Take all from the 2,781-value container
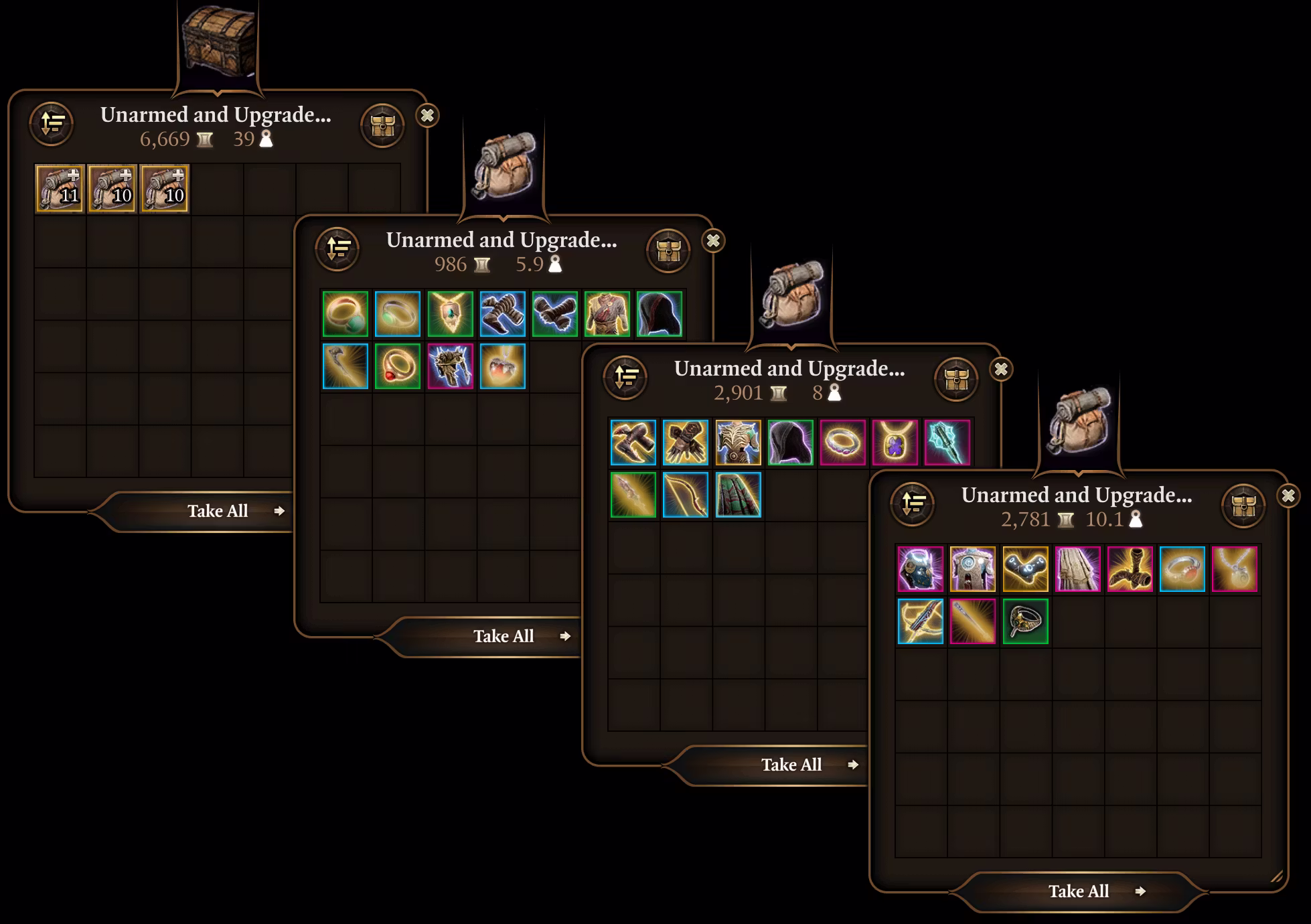 pos(1079,891)
